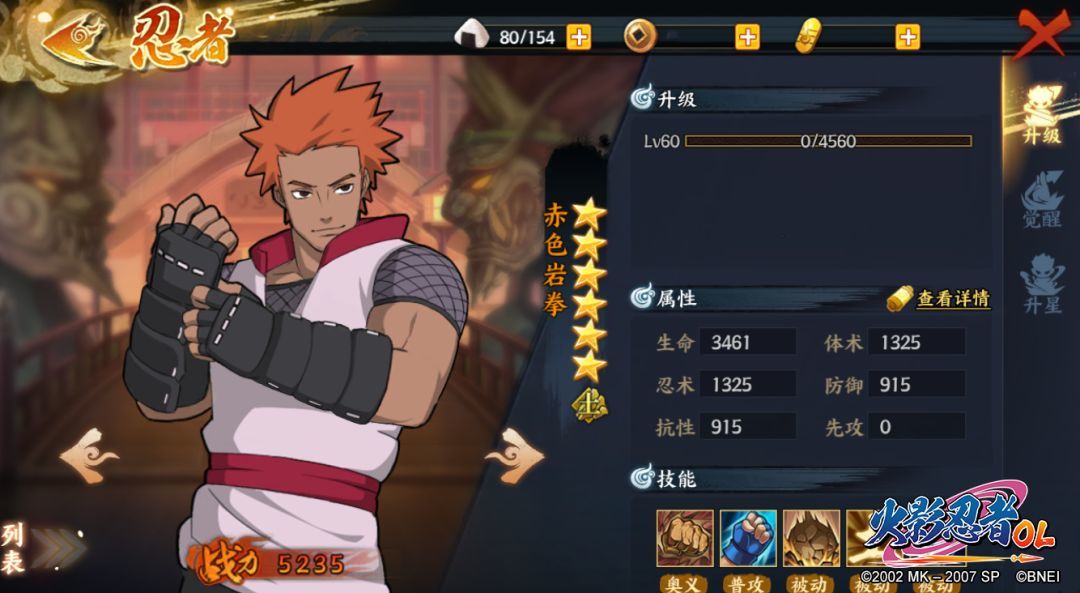Add copper coins with the plus button

747,37
